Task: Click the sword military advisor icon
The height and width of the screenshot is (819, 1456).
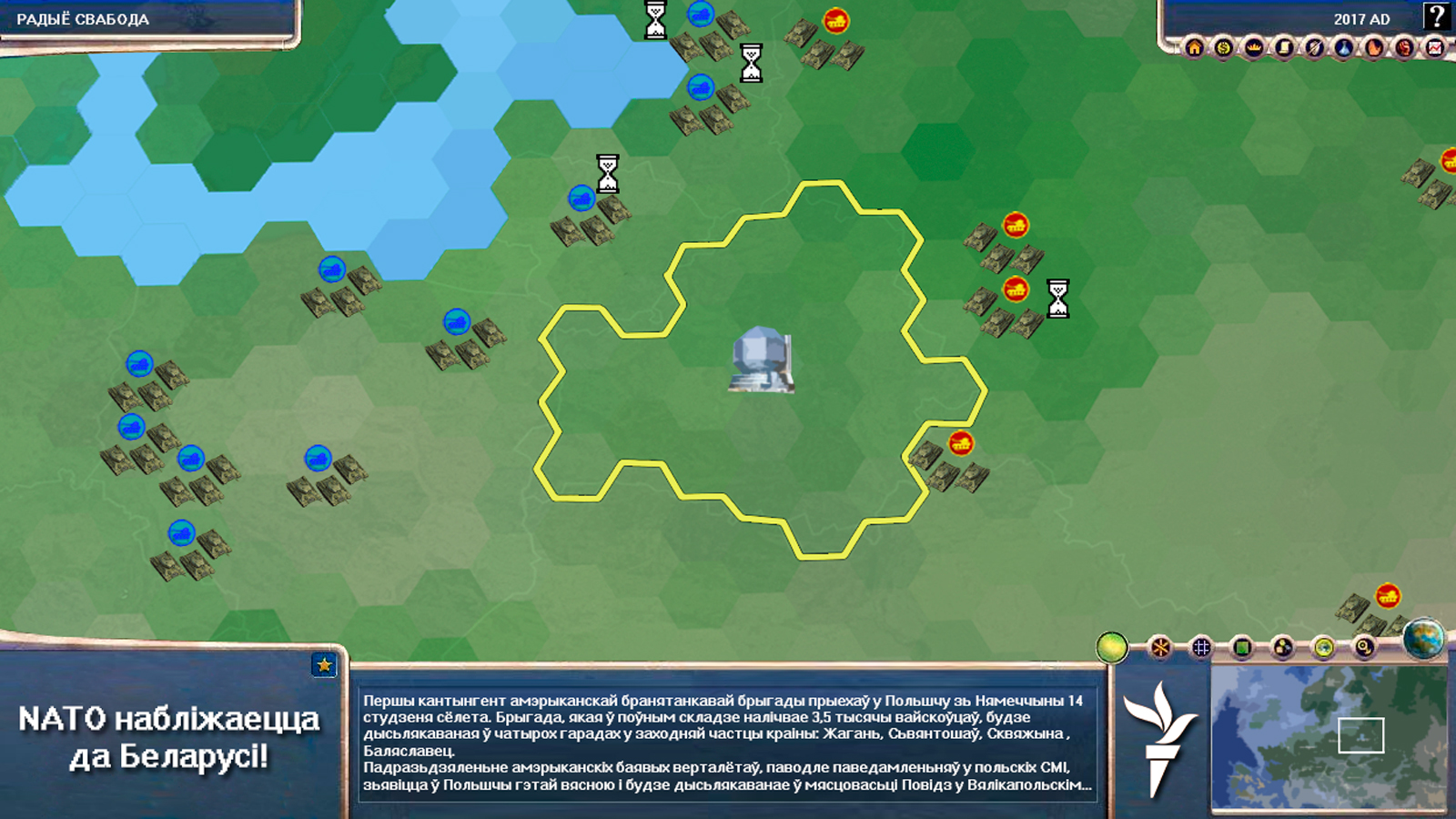Action: (1314, 47)
